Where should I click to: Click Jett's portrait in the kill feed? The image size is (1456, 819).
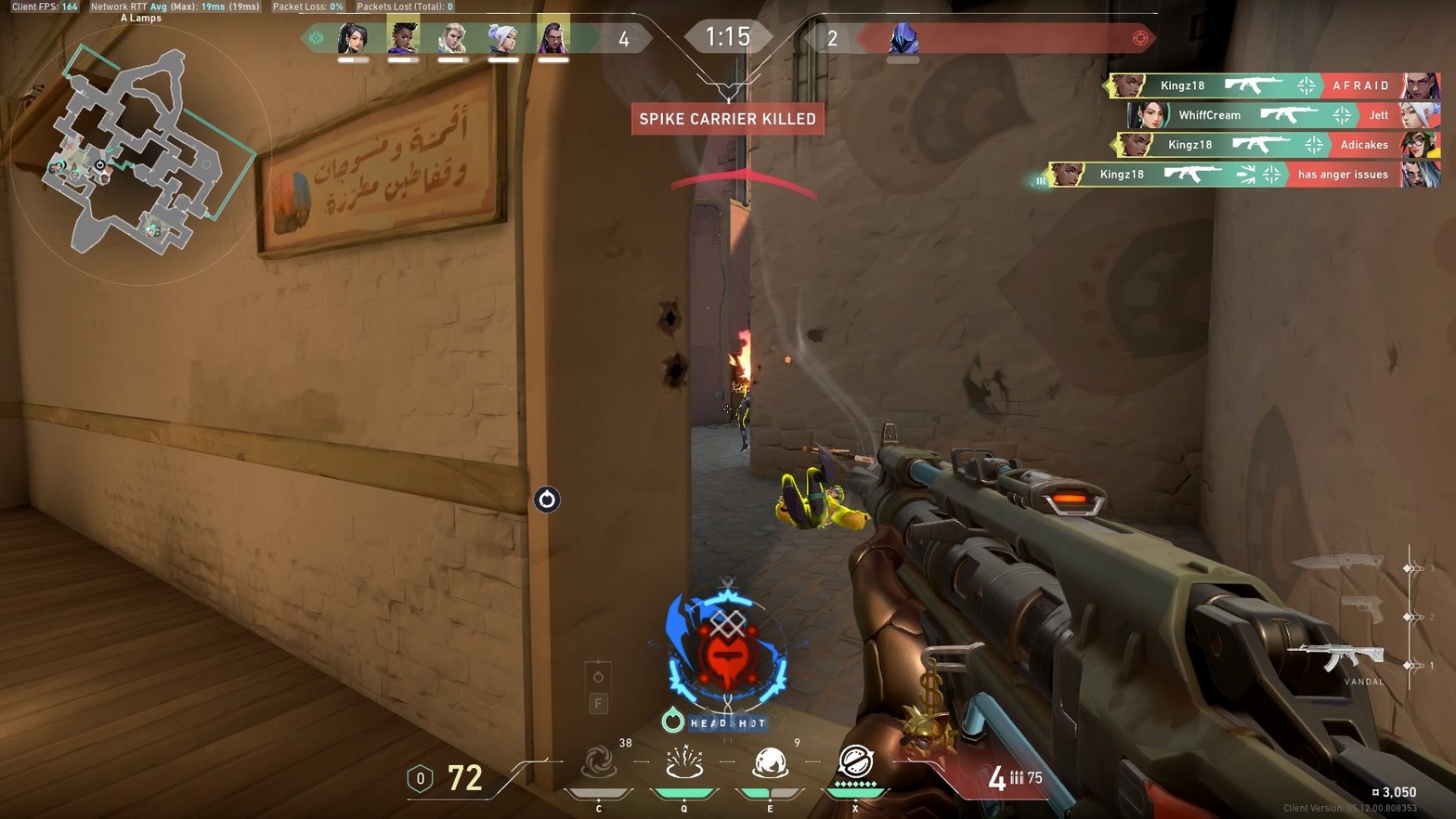click(x=1418, y=115)
